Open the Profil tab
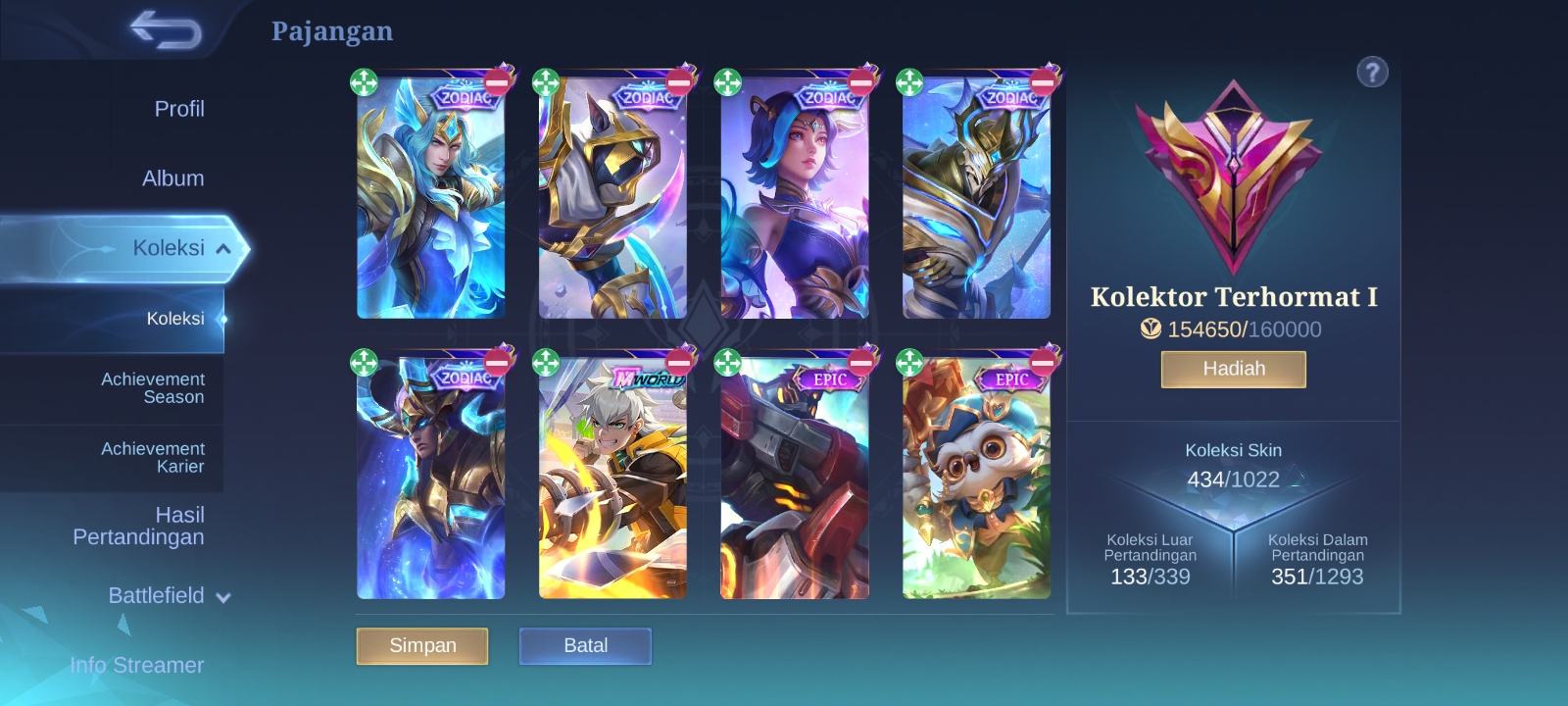Viewport: 1568px width, 706px height. coord(178,109)
